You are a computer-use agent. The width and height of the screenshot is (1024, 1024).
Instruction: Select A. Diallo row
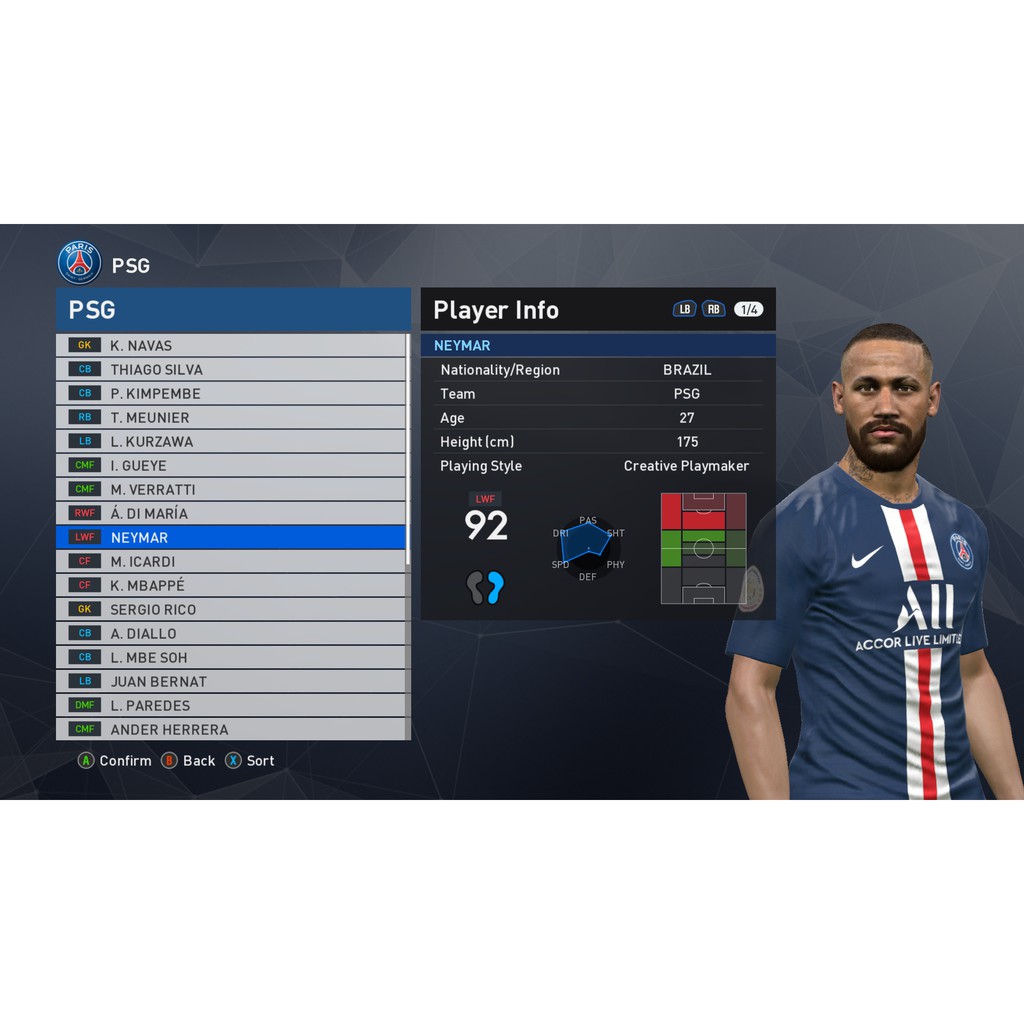pyautogui.click(x=231, y=633)
